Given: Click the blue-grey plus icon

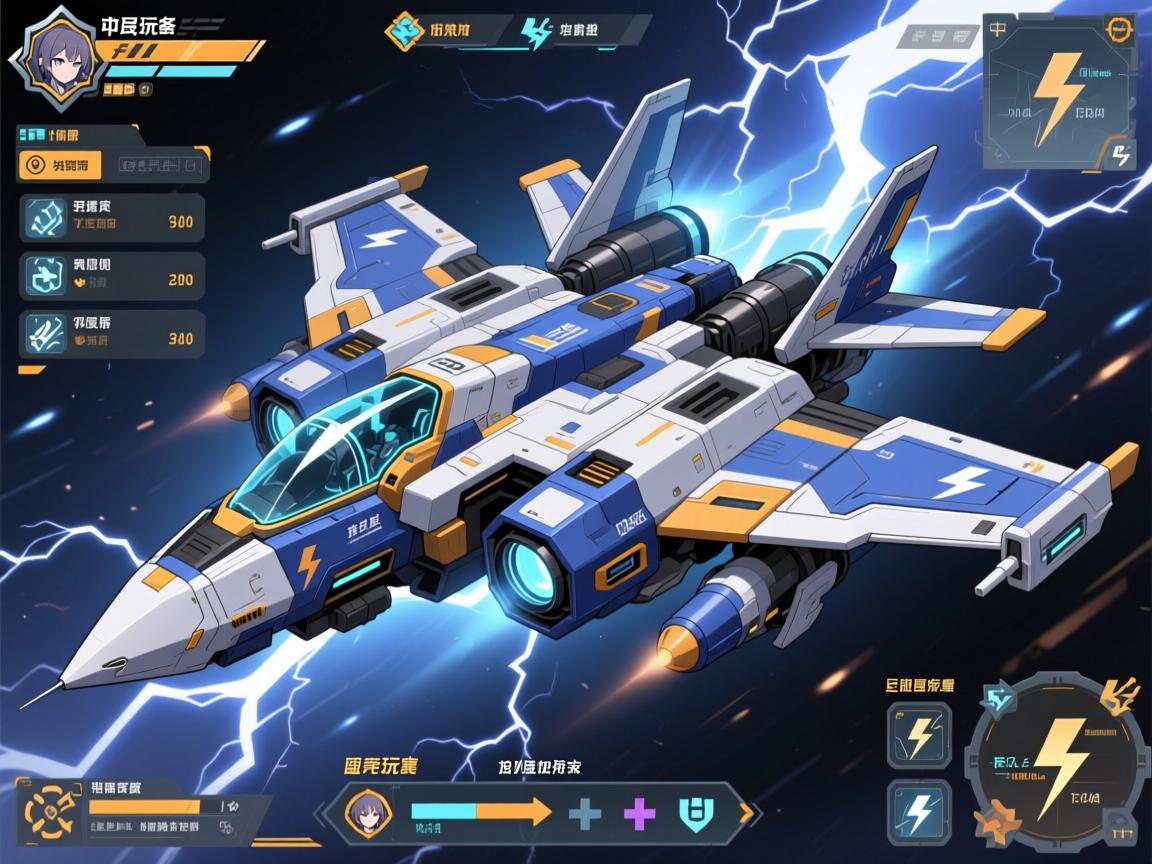Looking at the screenshot, I should 584,812.
